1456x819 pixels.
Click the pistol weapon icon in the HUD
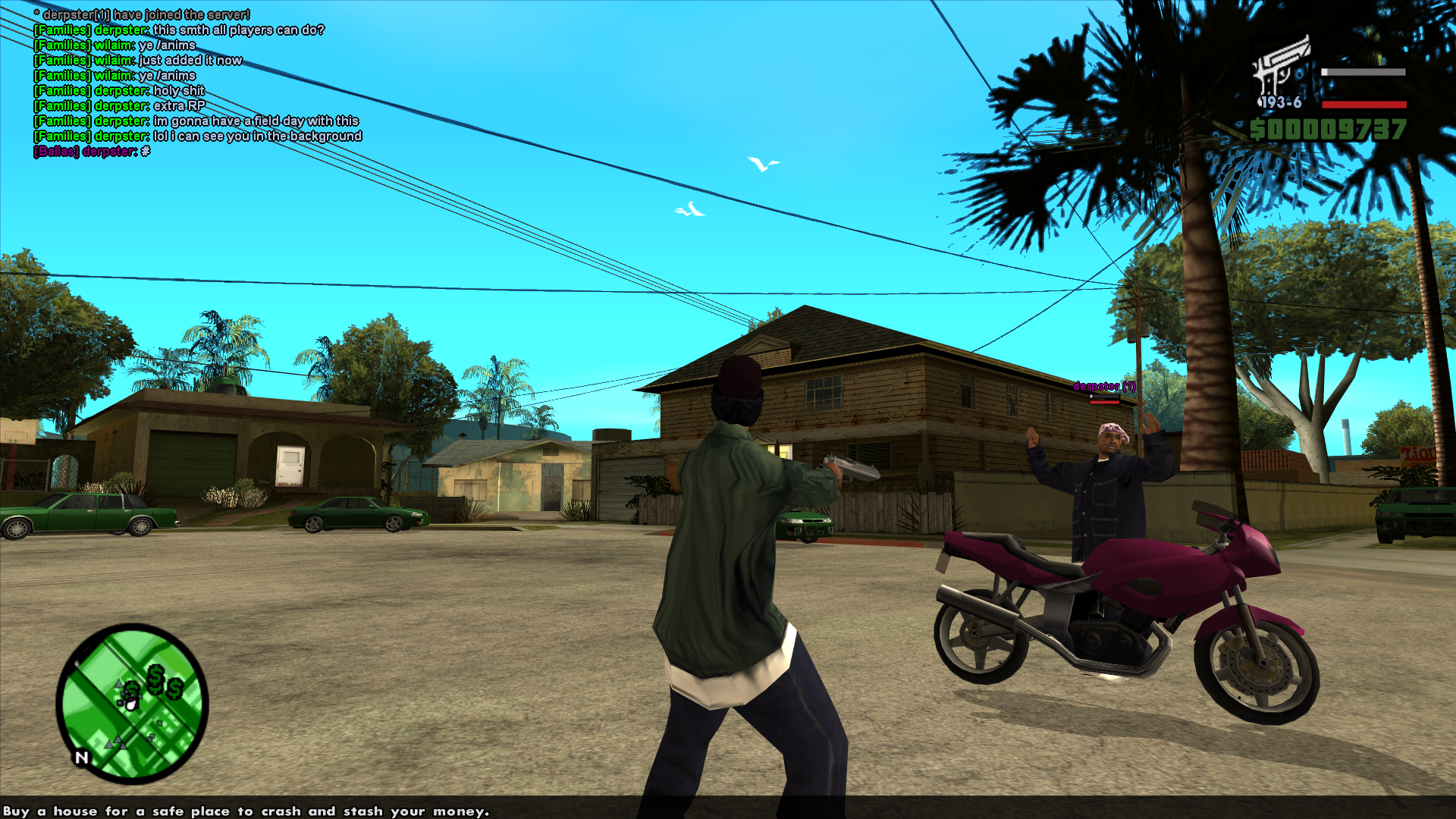pyautogui.click(x=1279, y=58)
